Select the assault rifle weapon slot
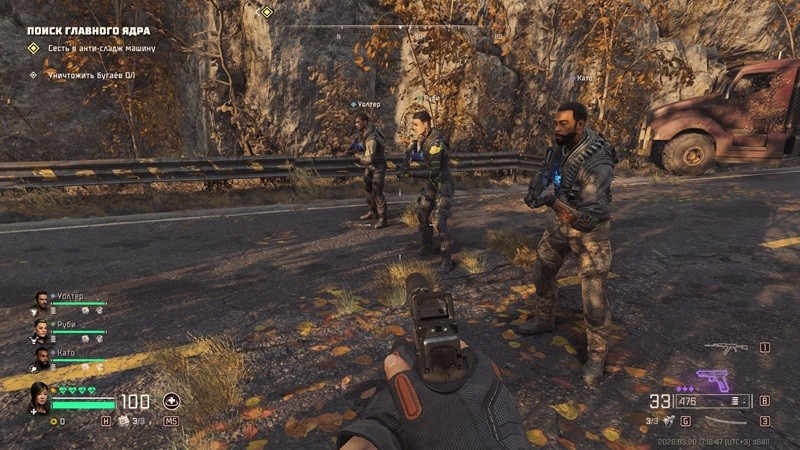Screen dimensions: 800x450 pyautogui.click(x=725, y=348)
